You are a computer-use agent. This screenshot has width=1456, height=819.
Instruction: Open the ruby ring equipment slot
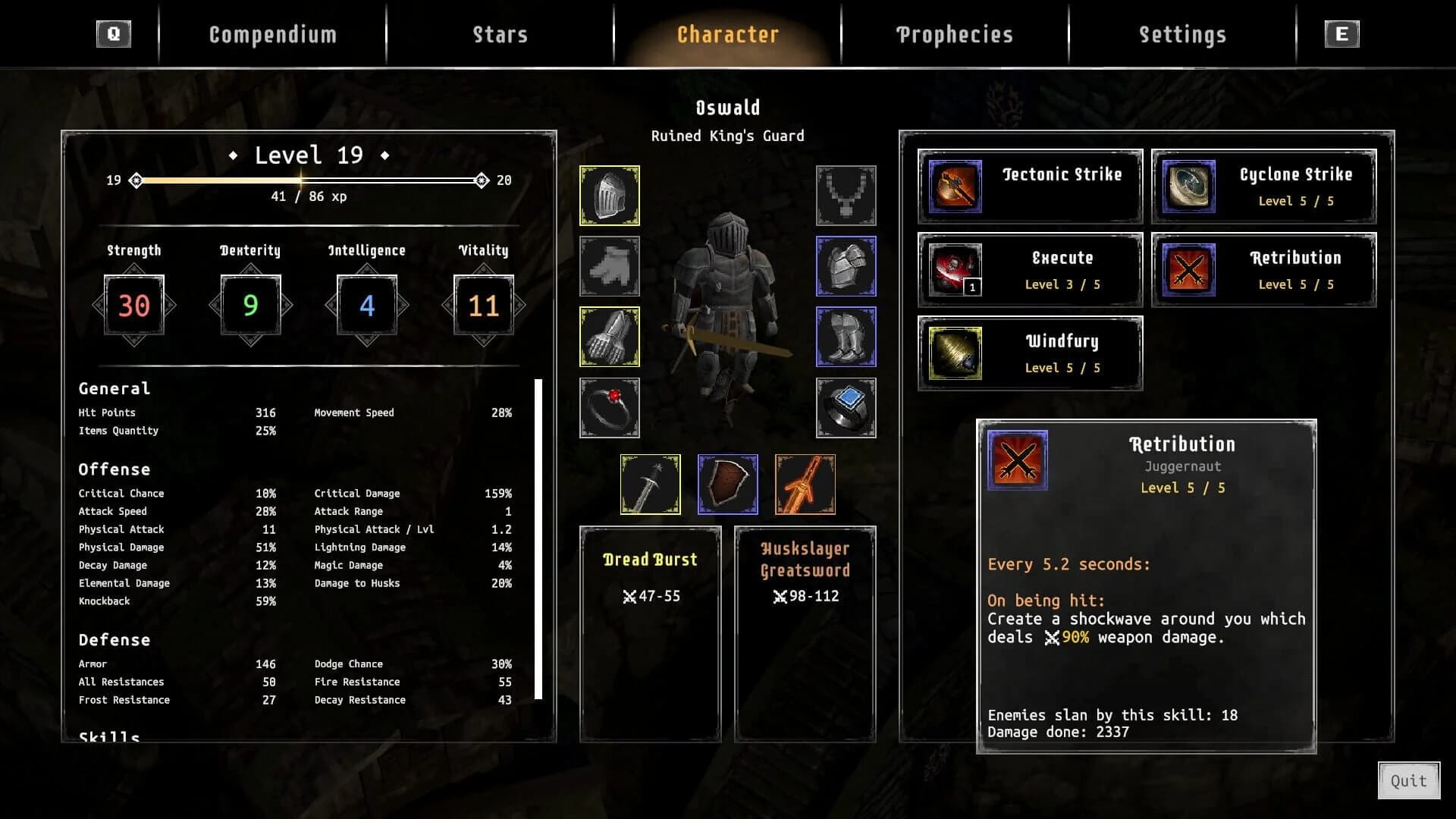pyautogui.click(x=609, y=406)
